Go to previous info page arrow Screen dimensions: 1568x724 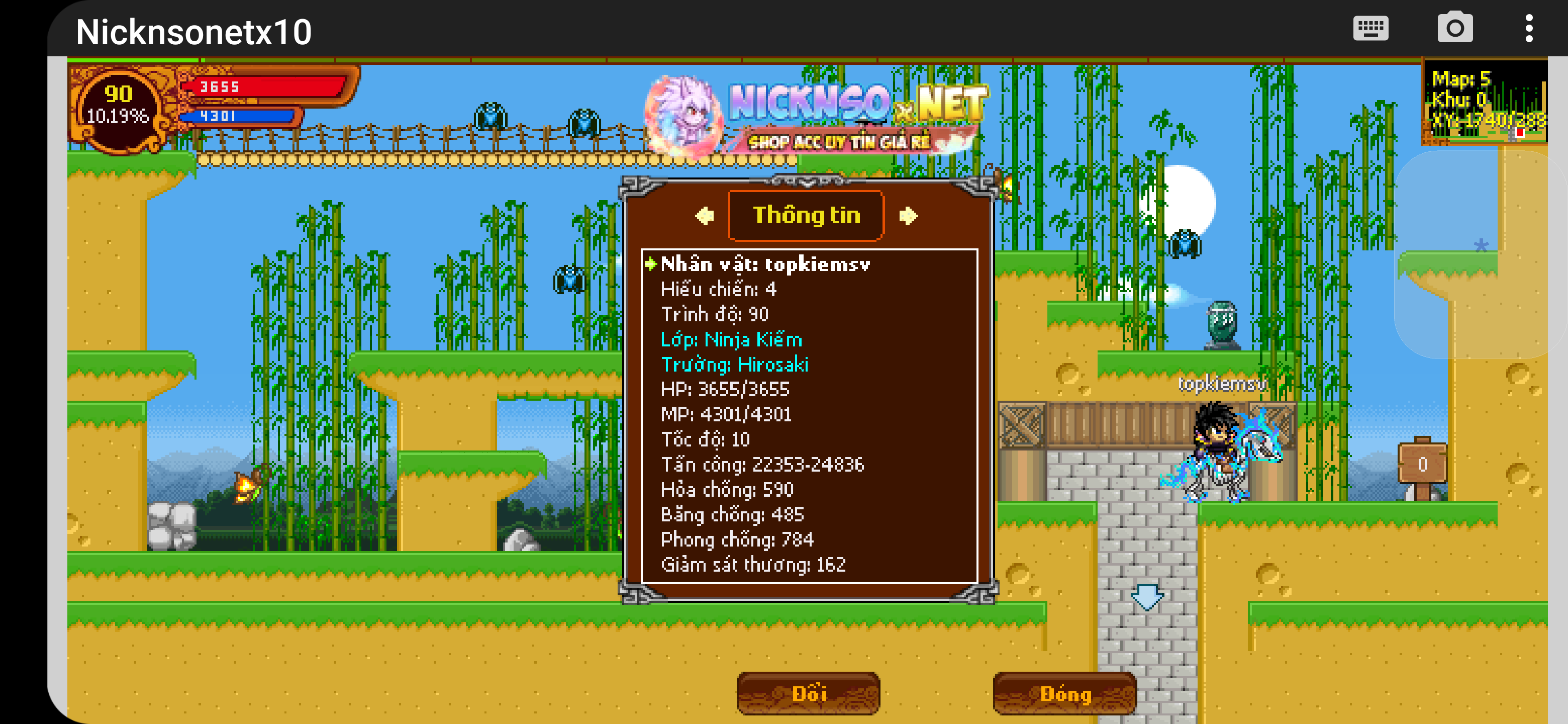(705, 216)
